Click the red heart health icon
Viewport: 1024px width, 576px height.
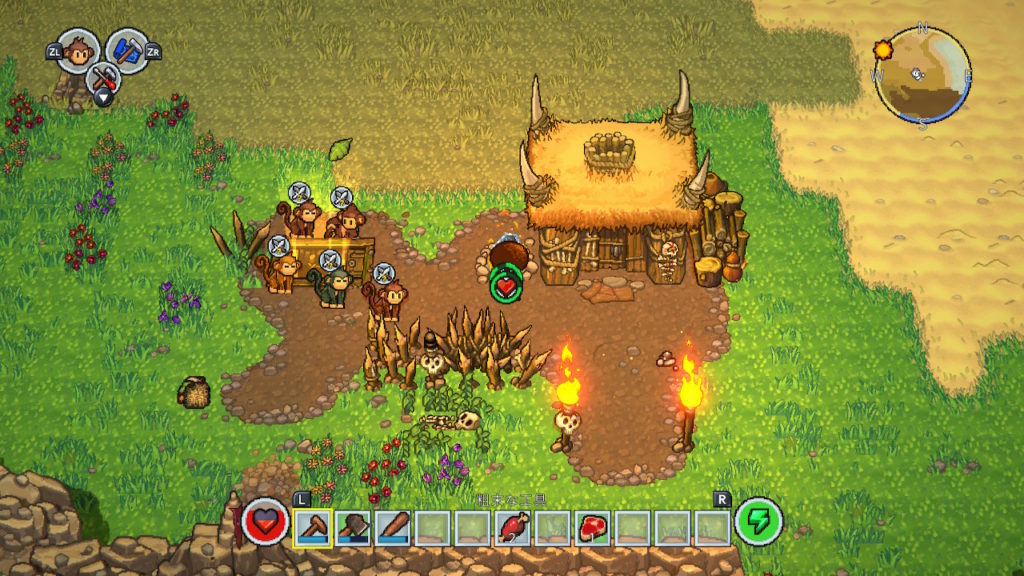[266, 521]
